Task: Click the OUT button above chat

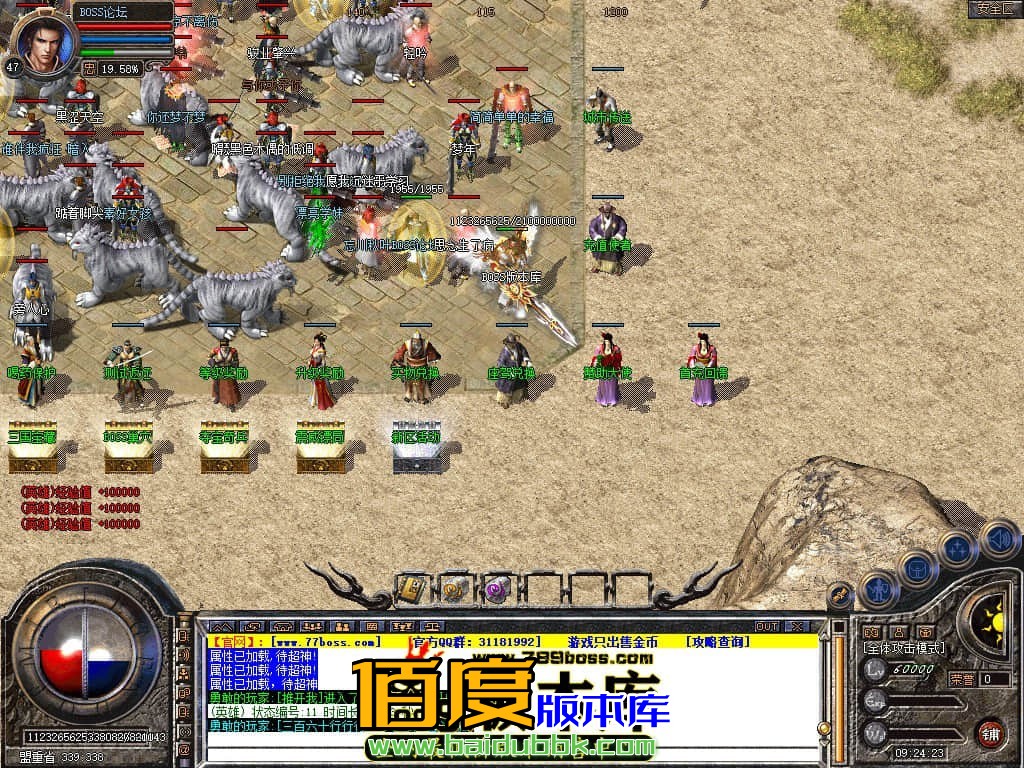Action: point(767,626)
